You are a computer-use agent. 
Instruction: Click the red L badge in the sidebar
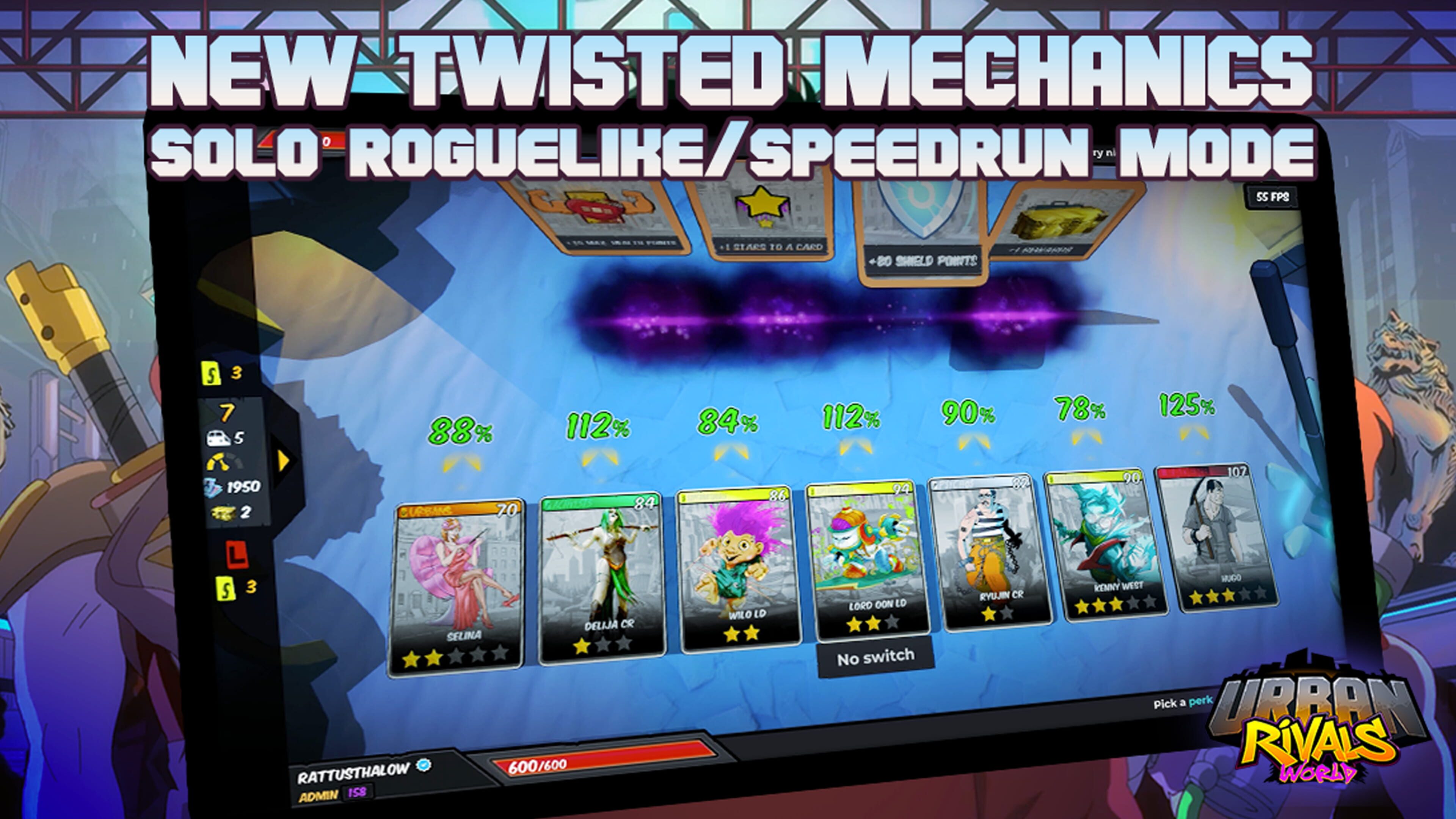tap(237, 554)
